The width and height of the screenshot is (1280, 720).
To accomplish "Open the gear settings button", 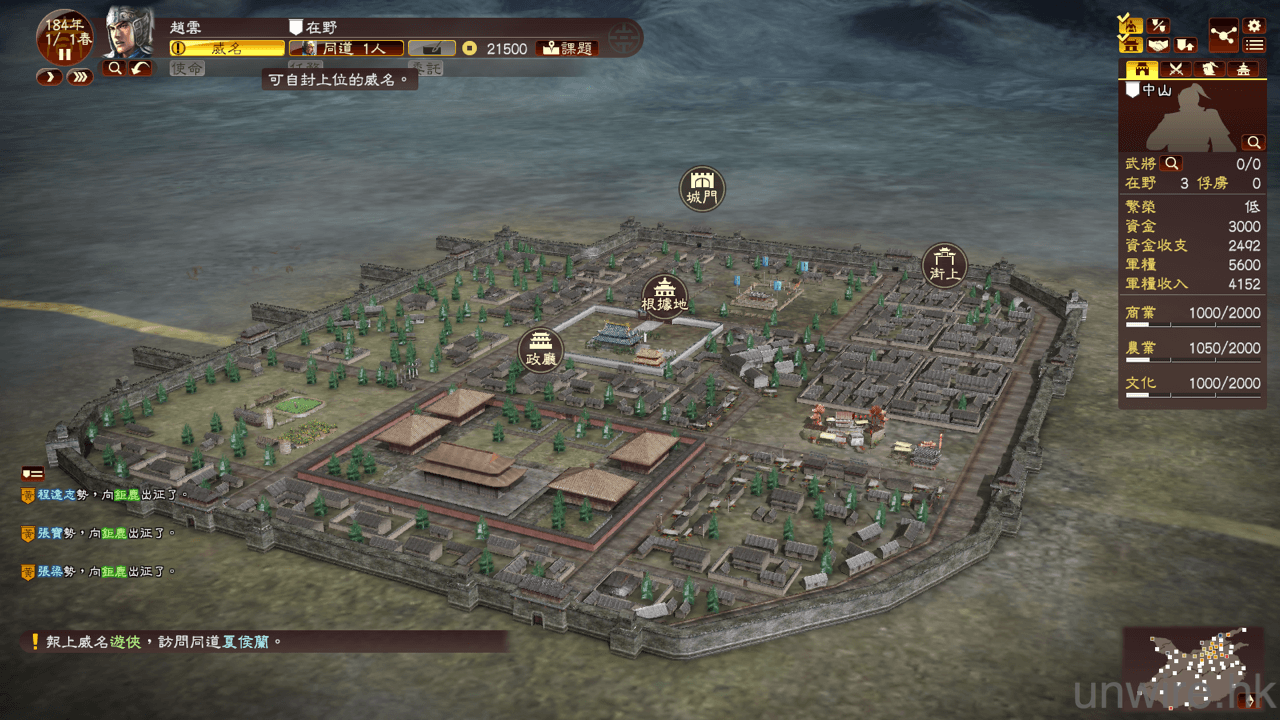I will click(x=1254, y=26).
